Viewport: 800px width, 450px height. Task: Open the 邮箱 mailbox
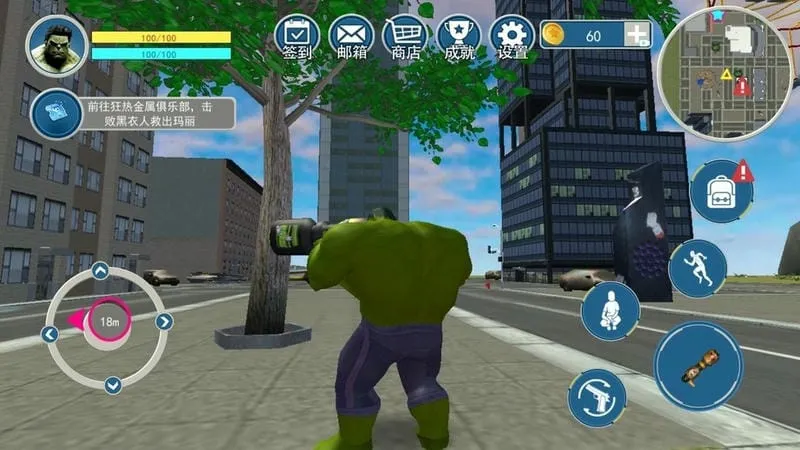point(351,36)
